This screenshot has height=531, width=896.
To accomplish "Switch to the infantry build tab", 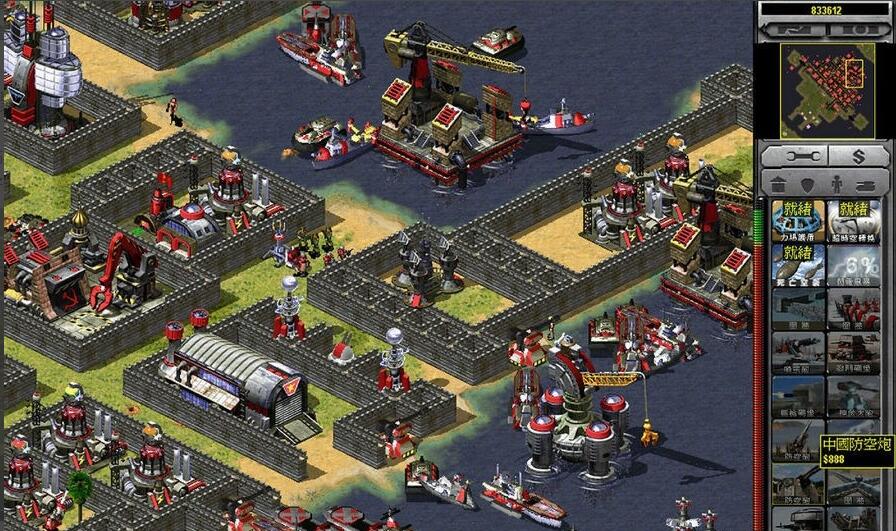I will [838, 184].
